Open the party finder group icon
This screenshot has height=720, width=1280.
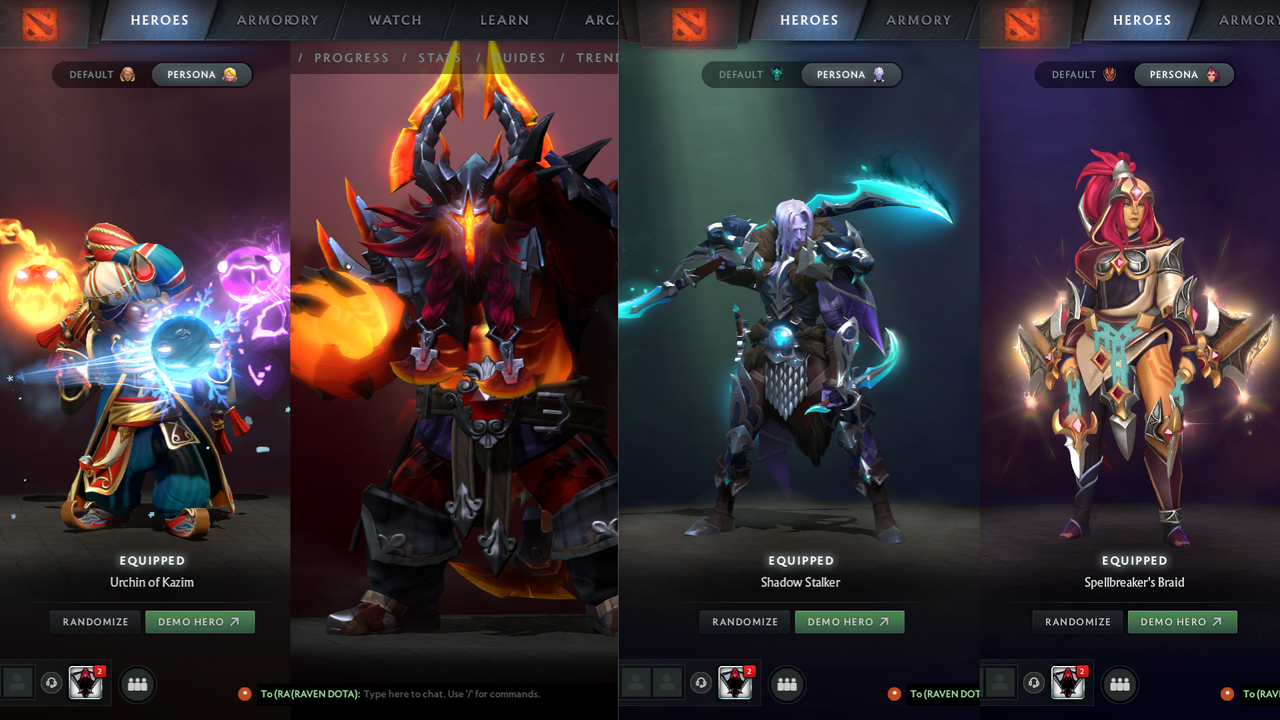[x=137, y=684]
